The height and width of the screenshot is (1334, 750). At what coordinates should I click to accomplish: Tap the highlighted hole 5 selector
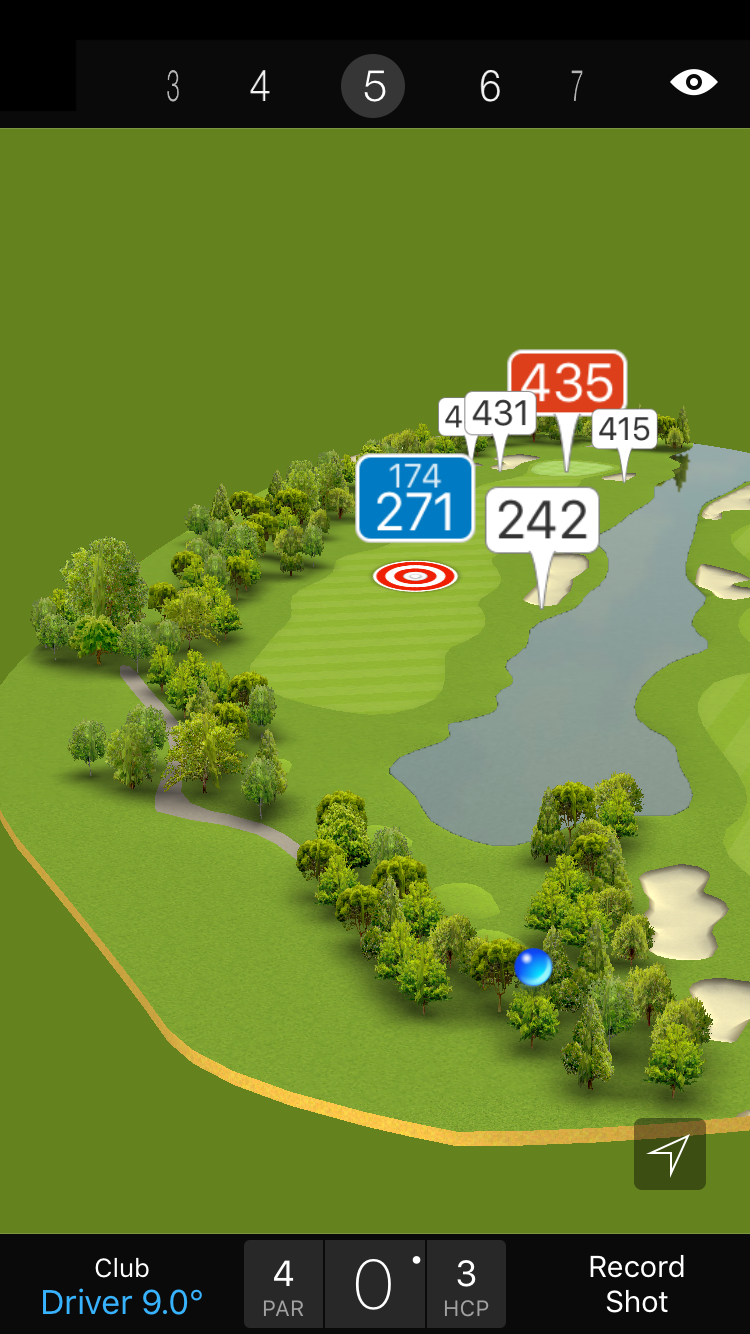coord(373,87)
